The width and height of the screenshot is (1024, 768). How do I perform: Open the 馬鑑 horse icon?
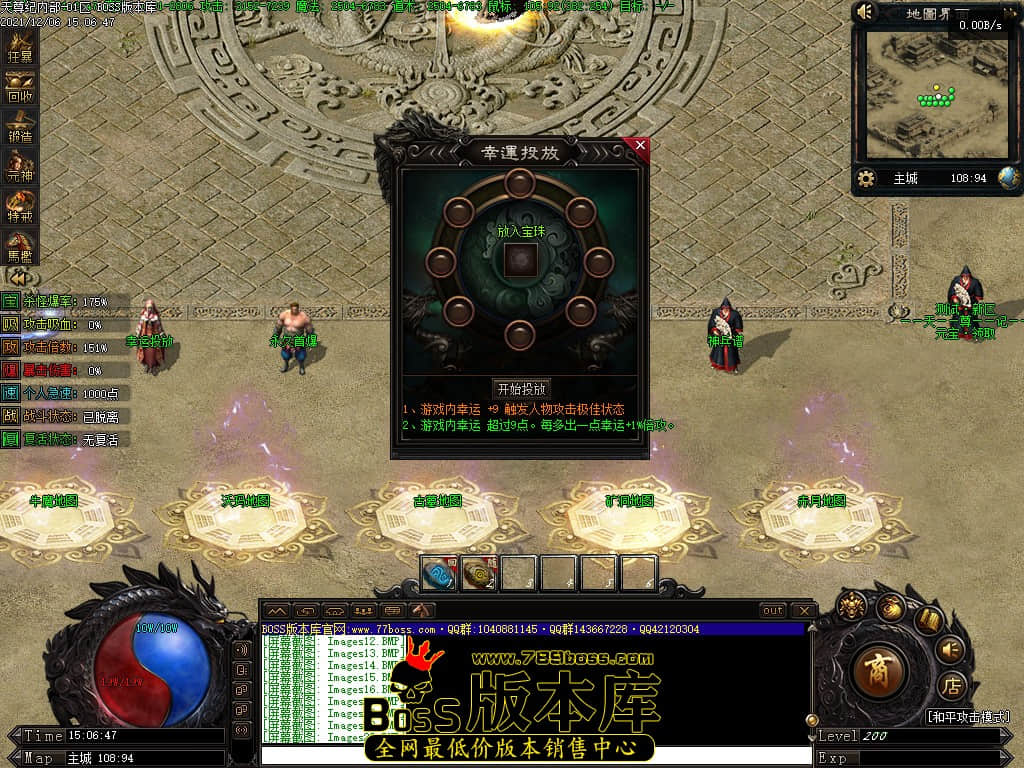pos(20,245)
